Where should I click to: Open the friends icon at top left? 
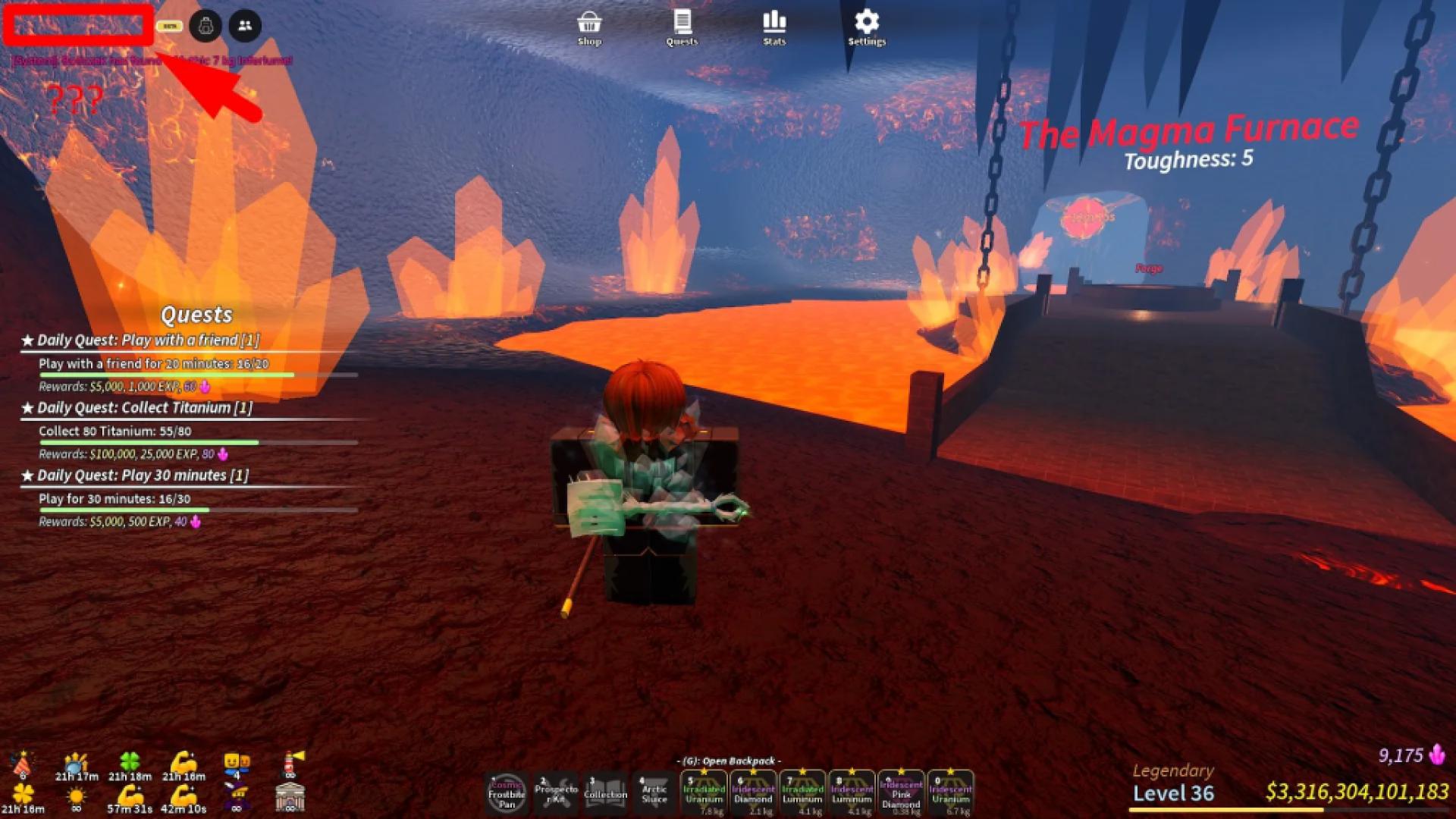(243, 26)
